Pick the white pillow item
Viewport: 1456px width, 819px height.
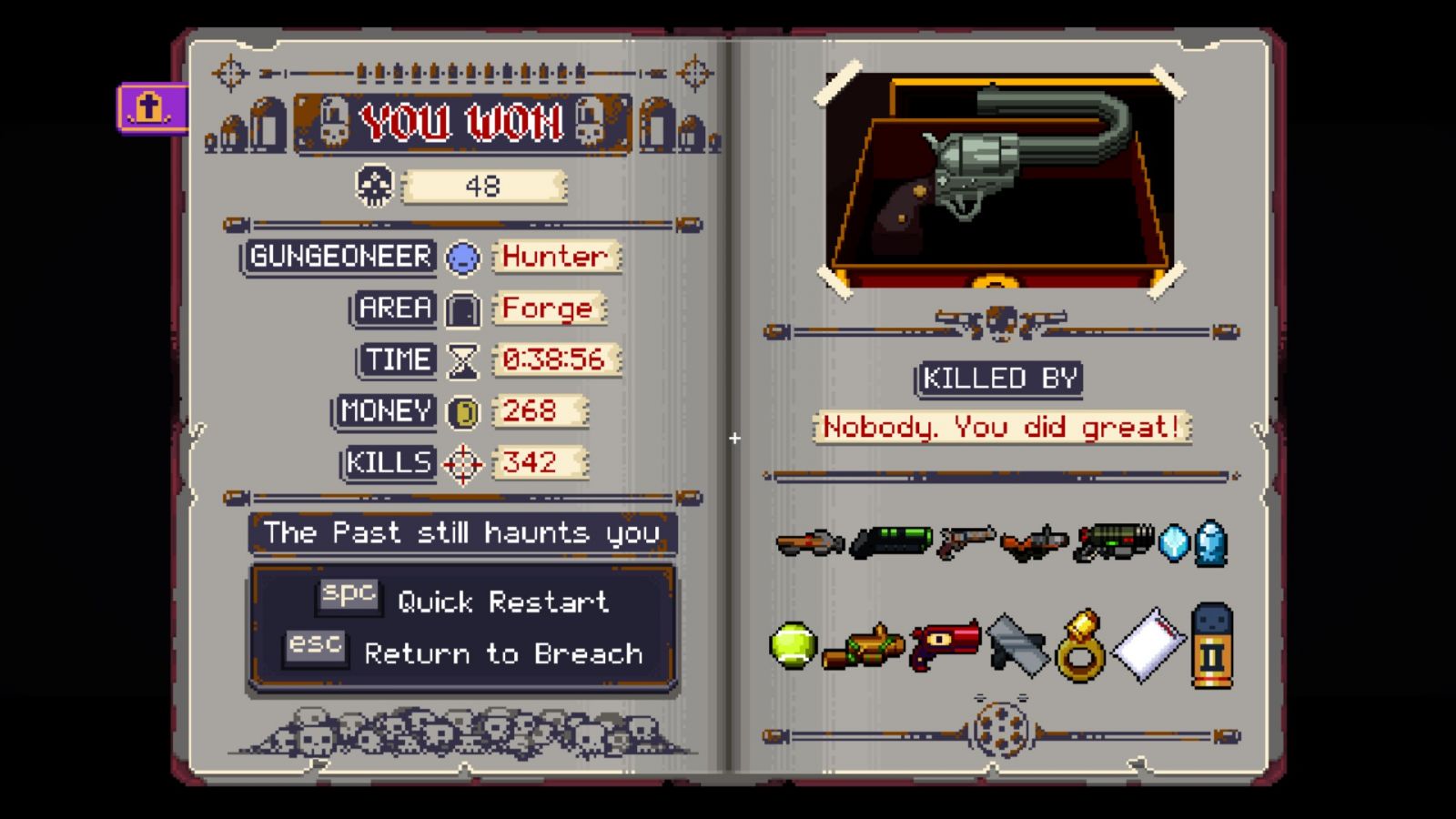[x=1149, y=645]
